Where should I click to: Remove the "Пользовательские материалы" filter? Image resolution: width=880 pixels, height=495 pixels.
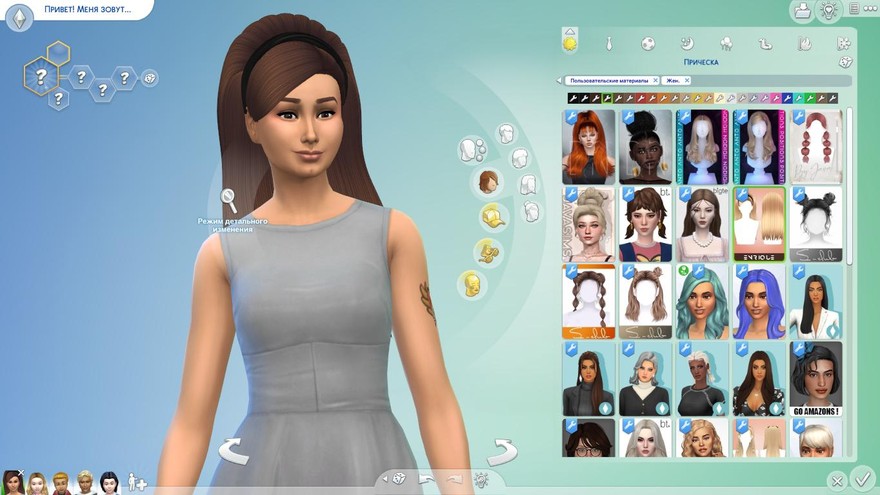[655, 80]
